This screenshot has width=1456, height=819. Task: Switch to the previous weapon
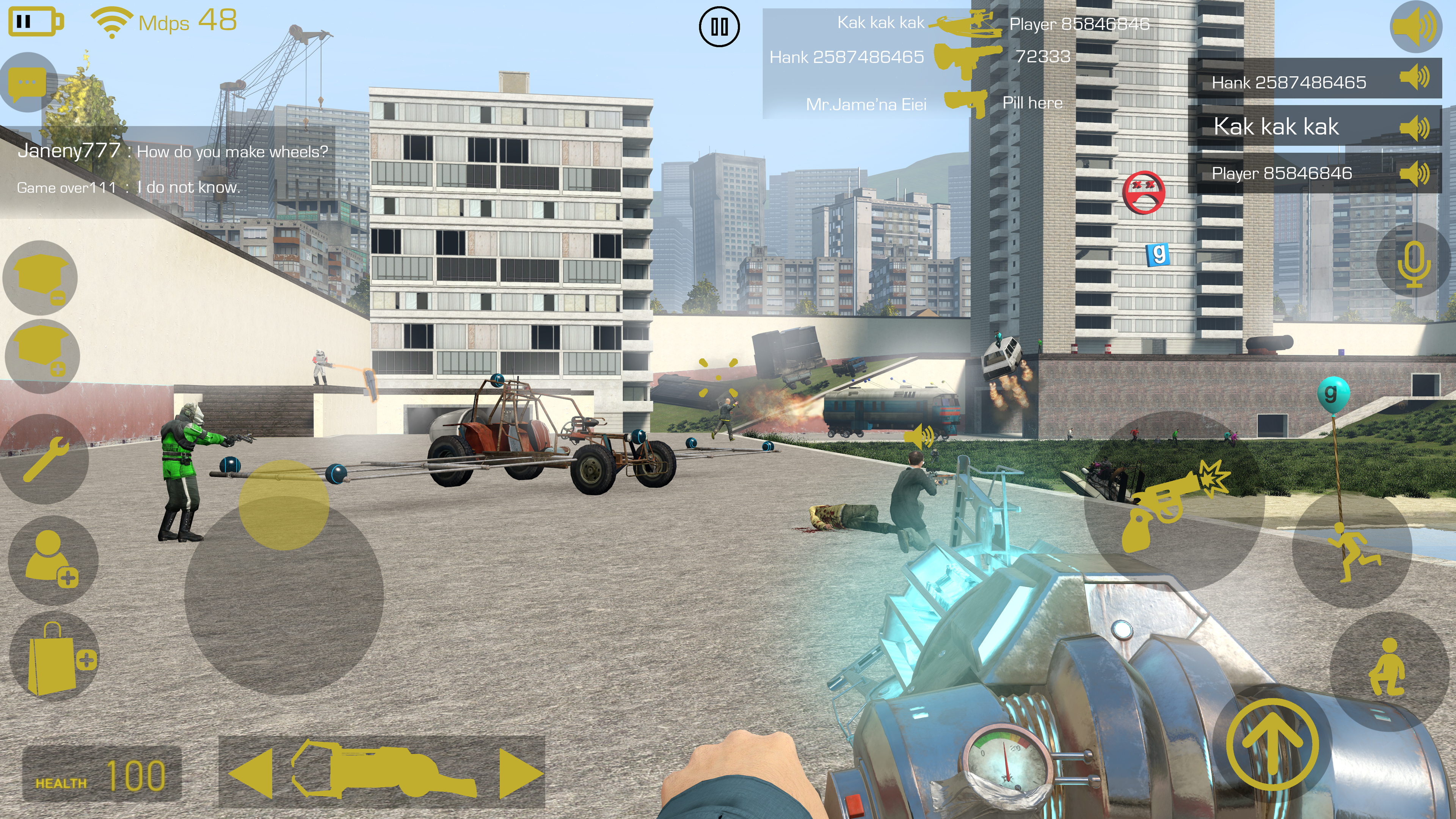pos(250,773)
